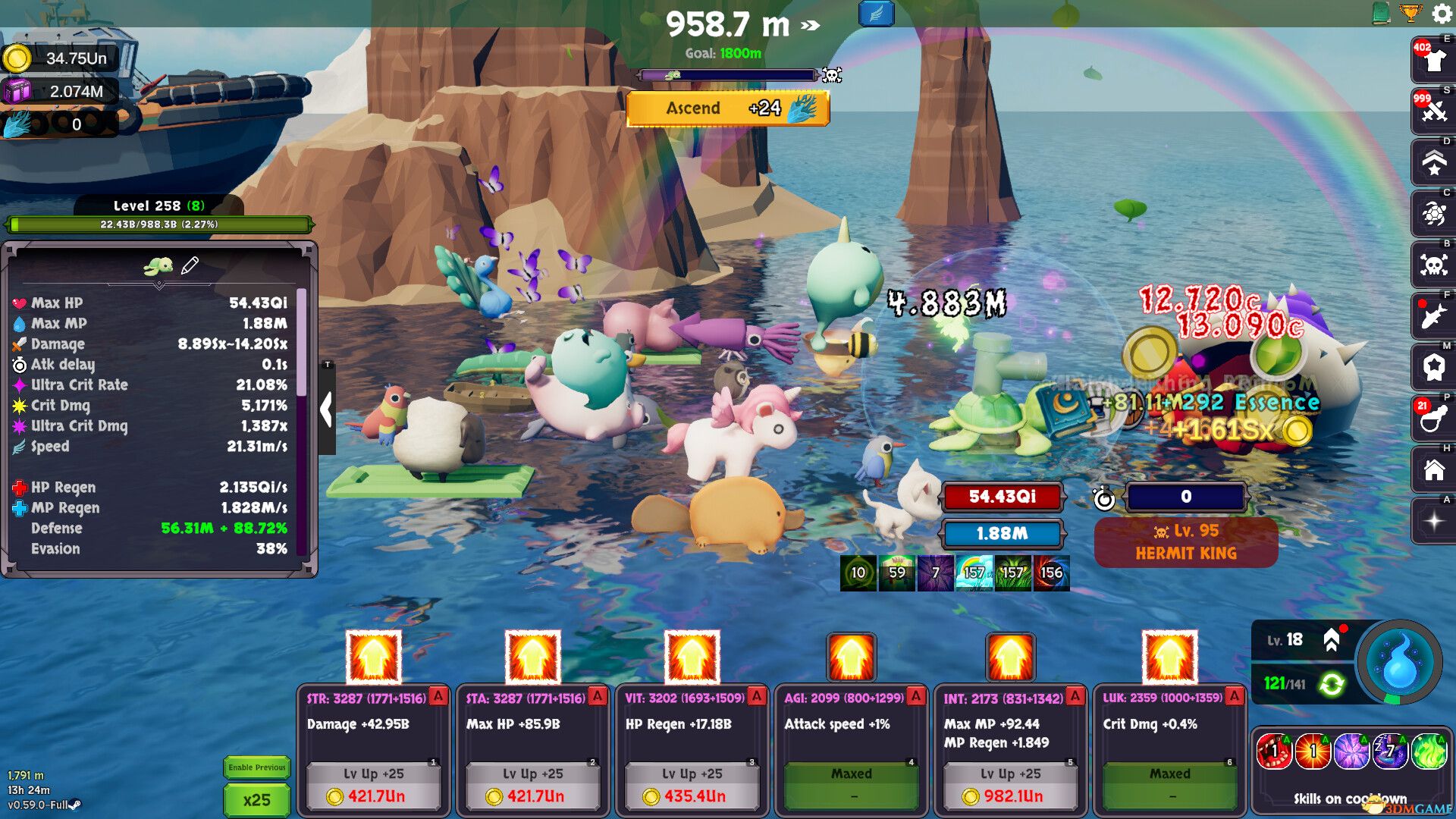
Task: Toggle the sleeping Zz skill showing 7
Action: 1391,751
